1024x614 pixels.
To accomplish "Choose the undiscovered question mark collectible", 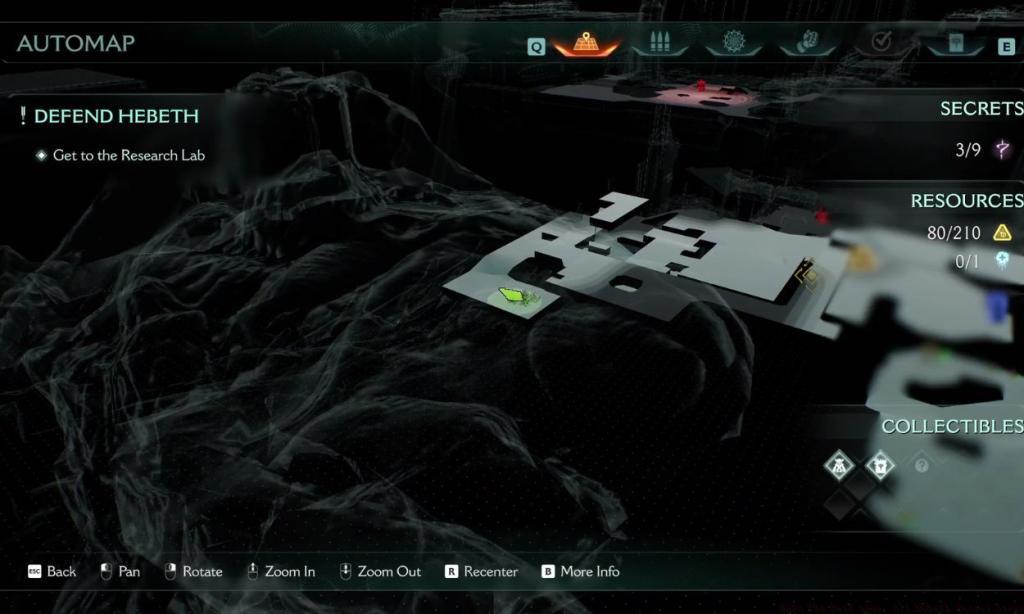I will point(921,466).
